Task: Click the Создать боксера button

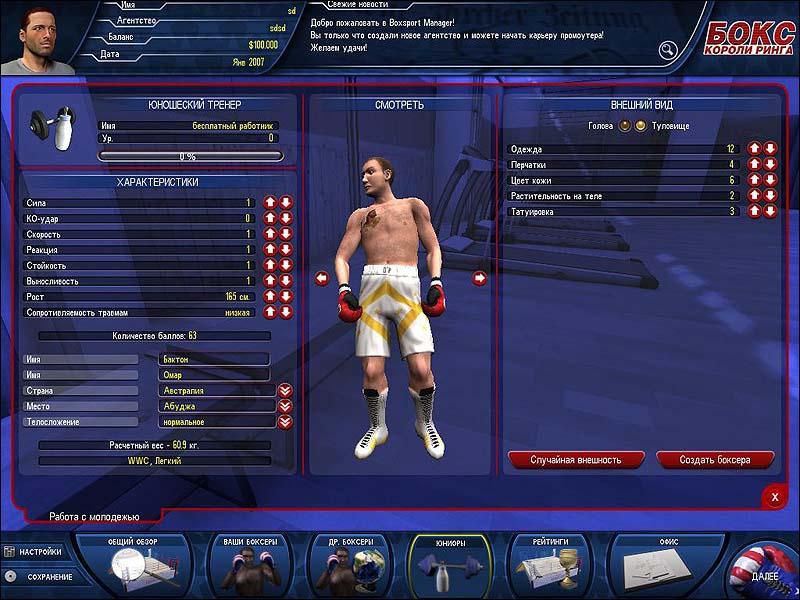Action: tap(716, 460)
